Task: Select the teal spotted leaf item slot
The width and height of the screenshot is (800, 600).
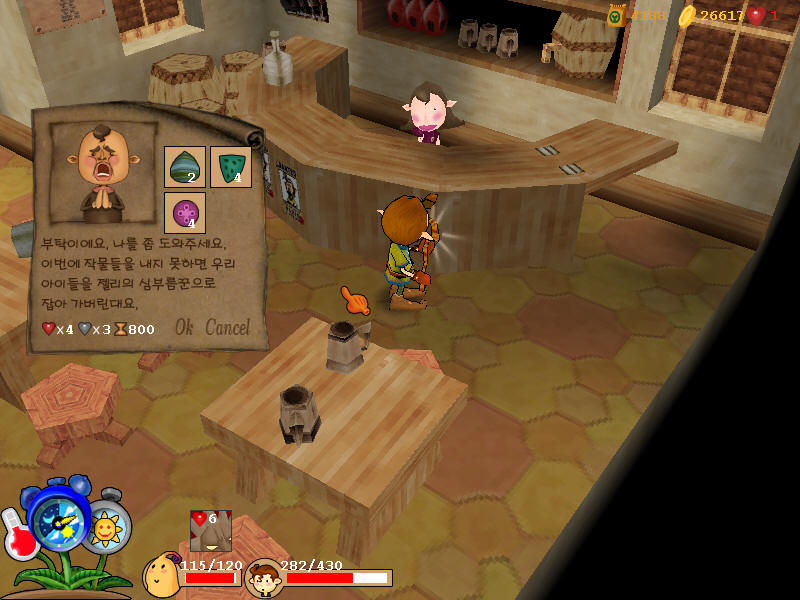Action: click(x=230, y=167)
